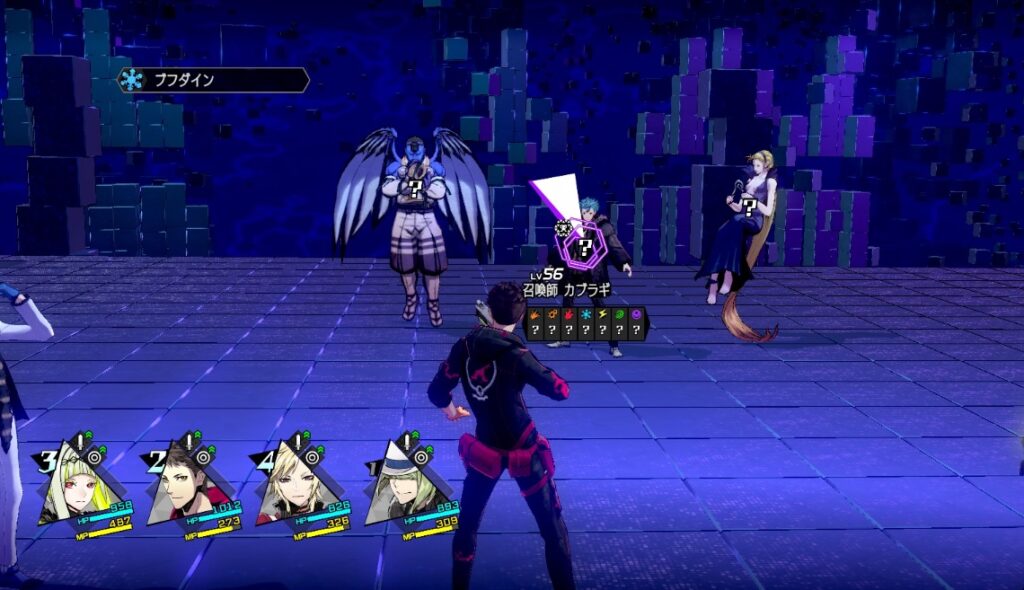1024x590 pixels.
Task: Click the purple face affinity icon
Action: point(636,314)
